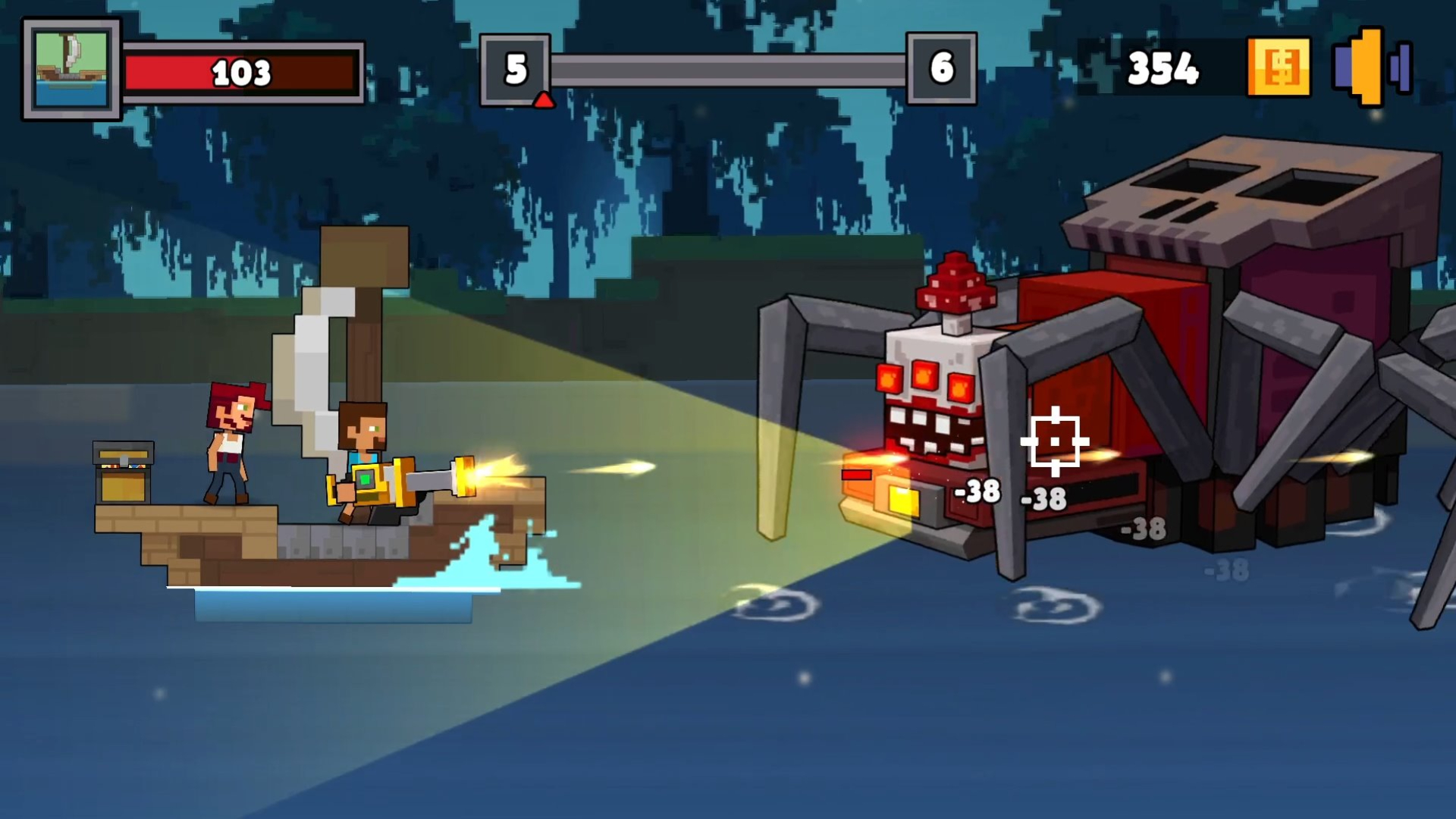
Task: Click the level 5 badge icon
Action: (516, 68)
